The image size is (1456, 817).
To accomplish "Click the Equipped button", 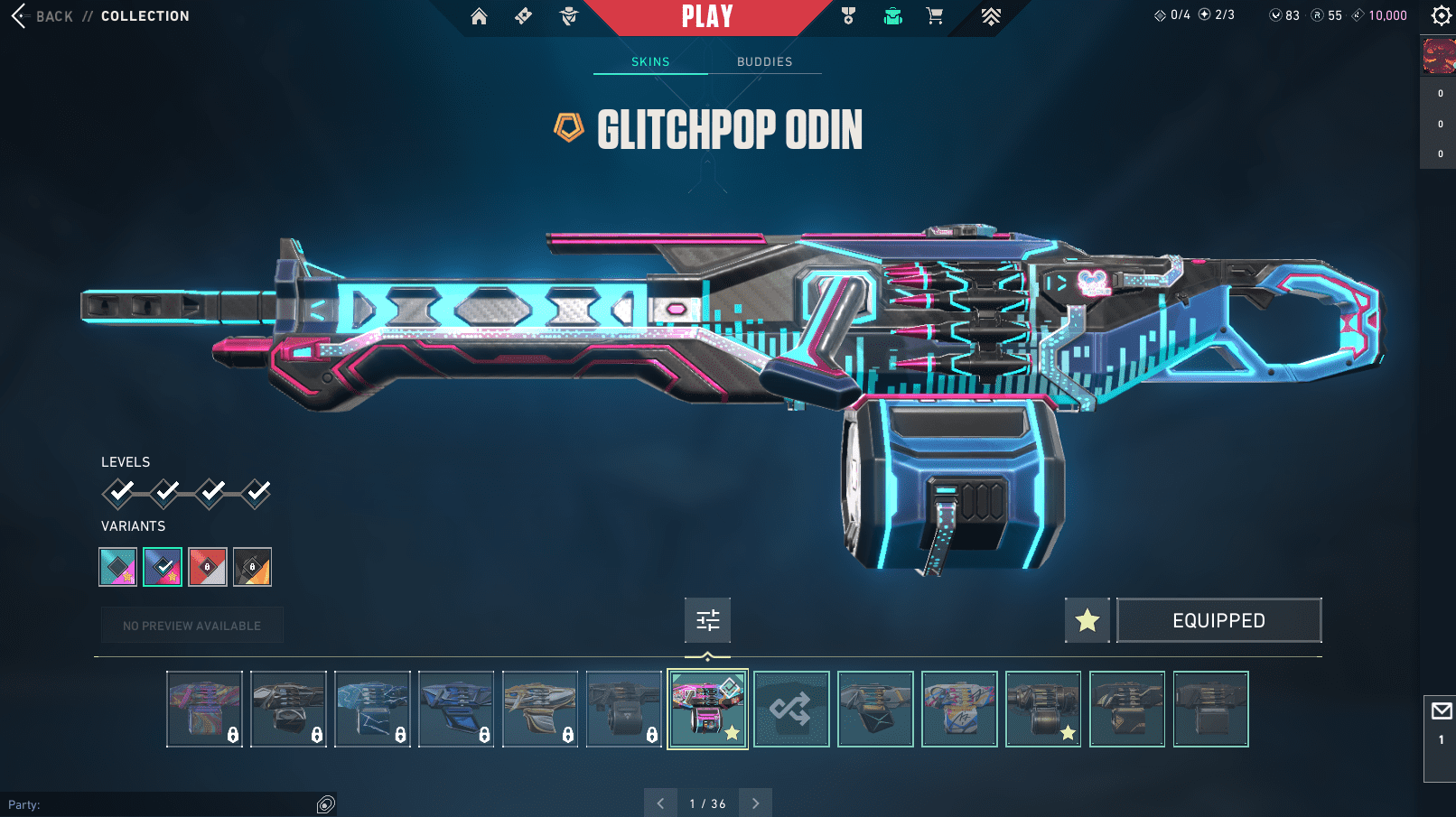I will 1218,620.
